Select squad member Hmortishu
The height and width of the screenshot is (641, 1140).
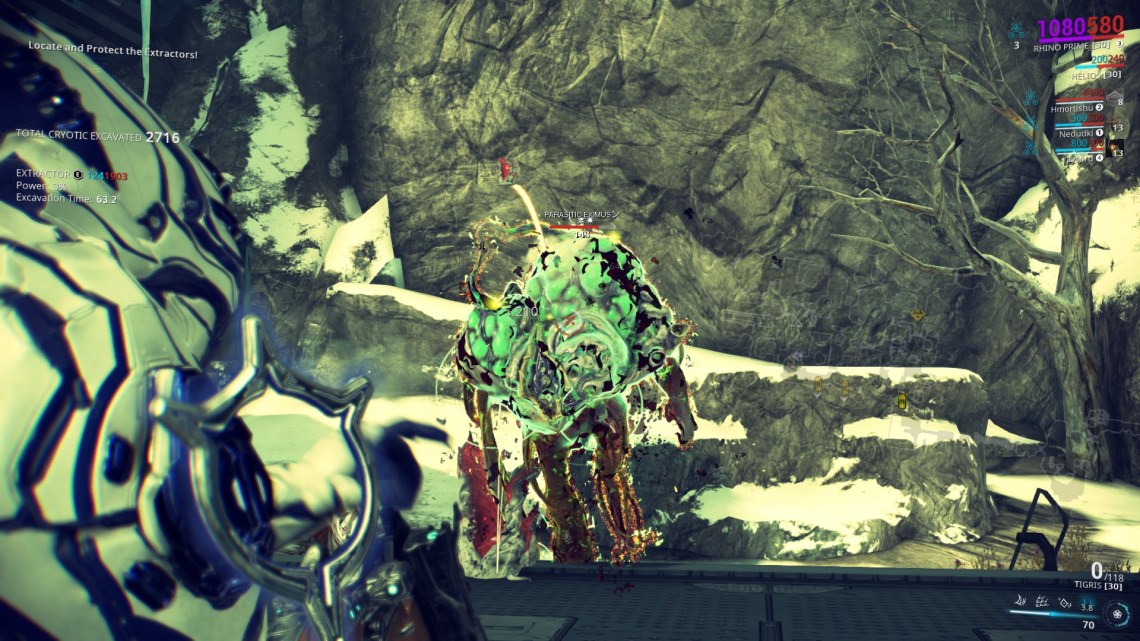1072,107
